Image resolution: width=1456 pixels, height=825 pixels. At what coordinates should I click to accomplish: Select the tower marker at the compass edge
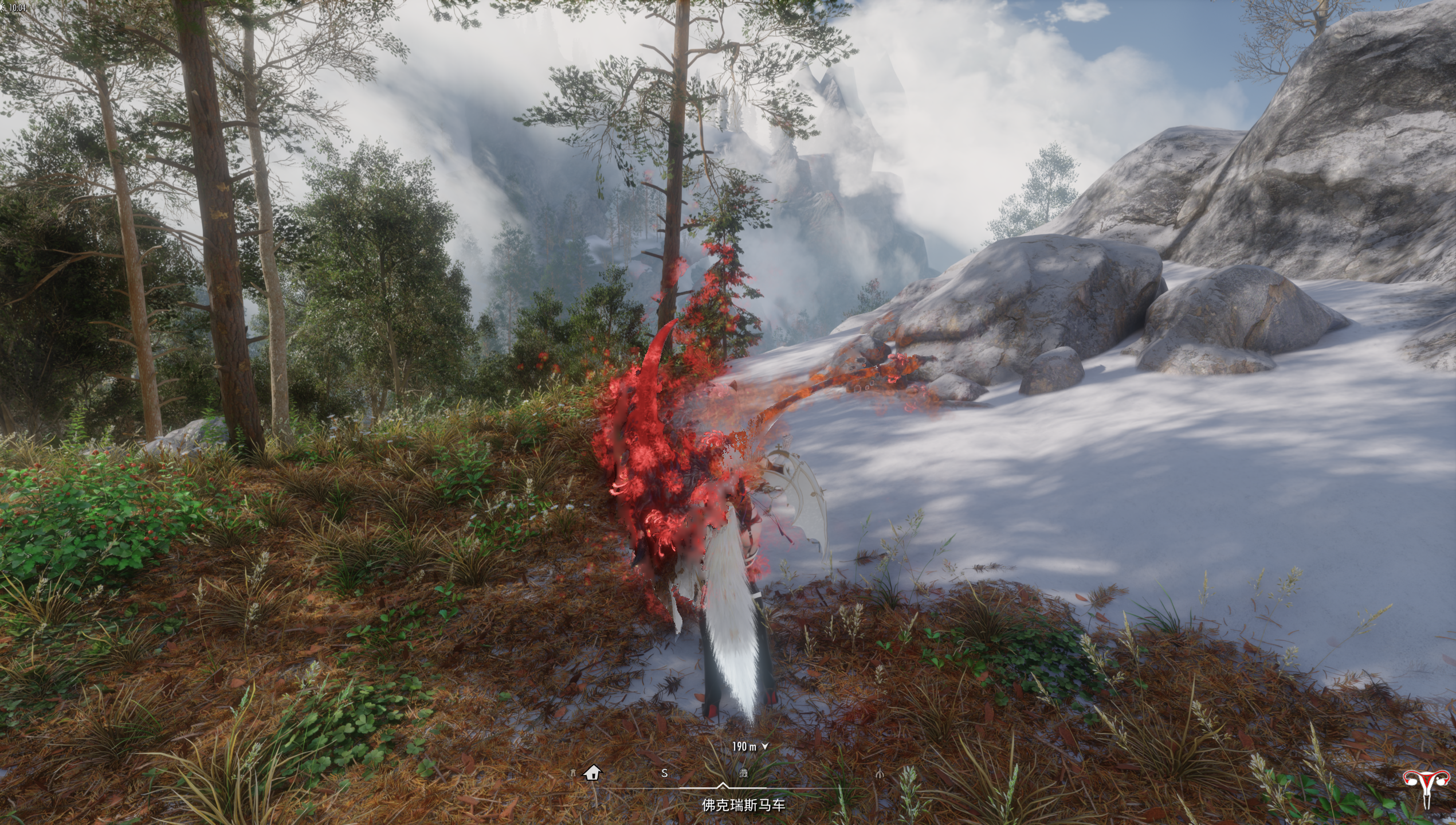pyautogui.click(x=572, y=773)
